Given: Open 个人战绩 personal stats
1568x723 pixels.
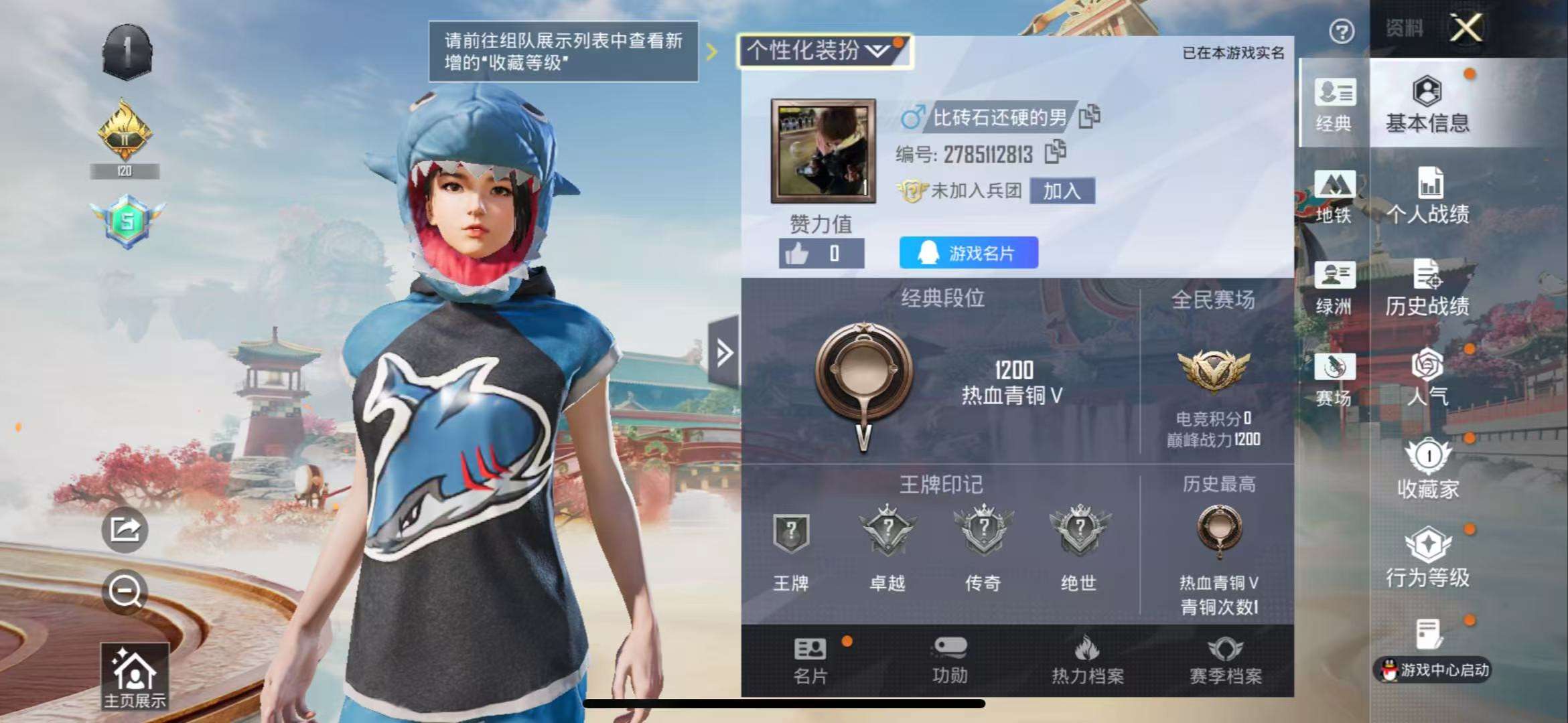Looking at the screenshot, I should click(x=1428, y=195).
